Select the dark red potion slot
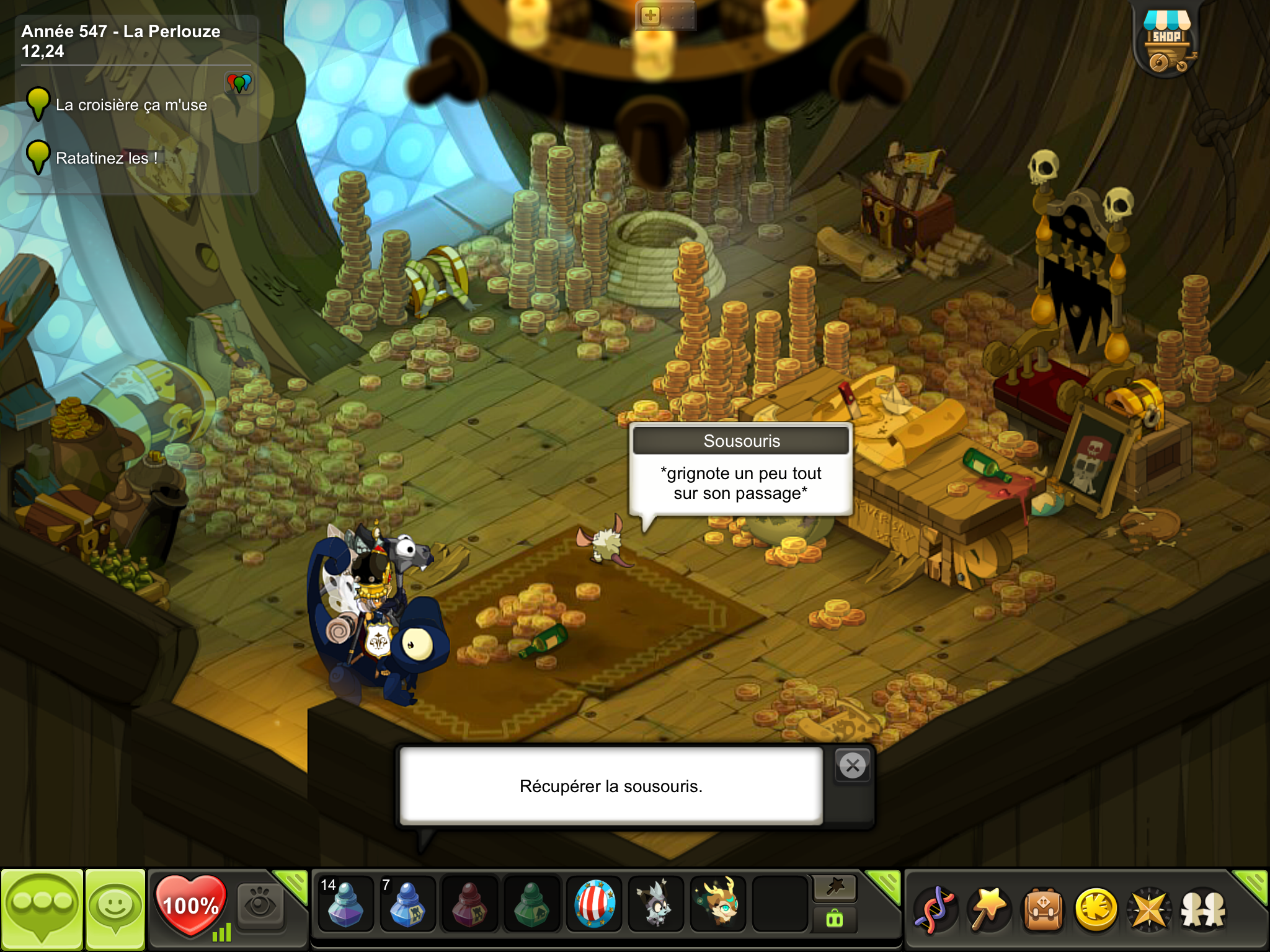The height and width of the screenshot is (952, 1270). 469,905
